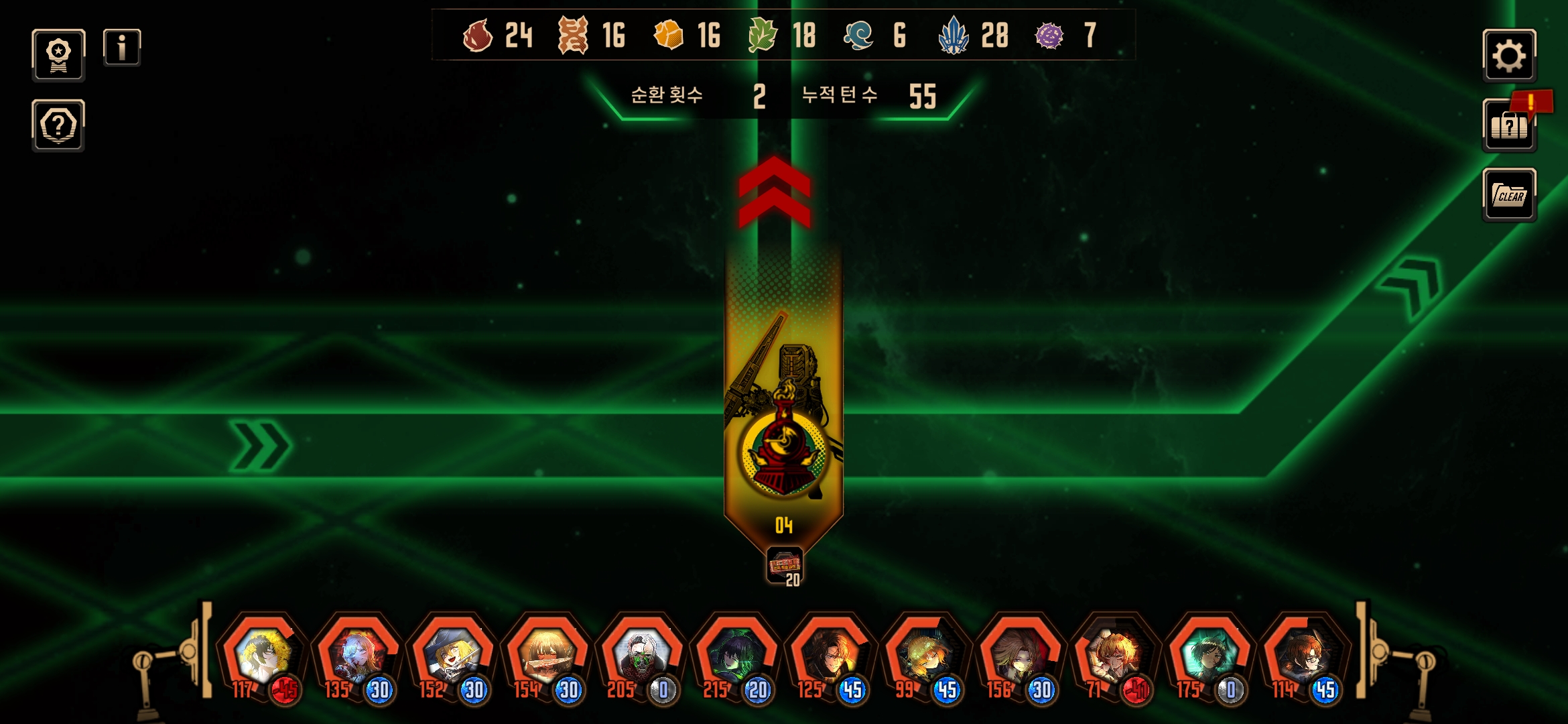Open the settings gear menu
Viewport: 1568px width, 724px height.
coord(1509,56)
